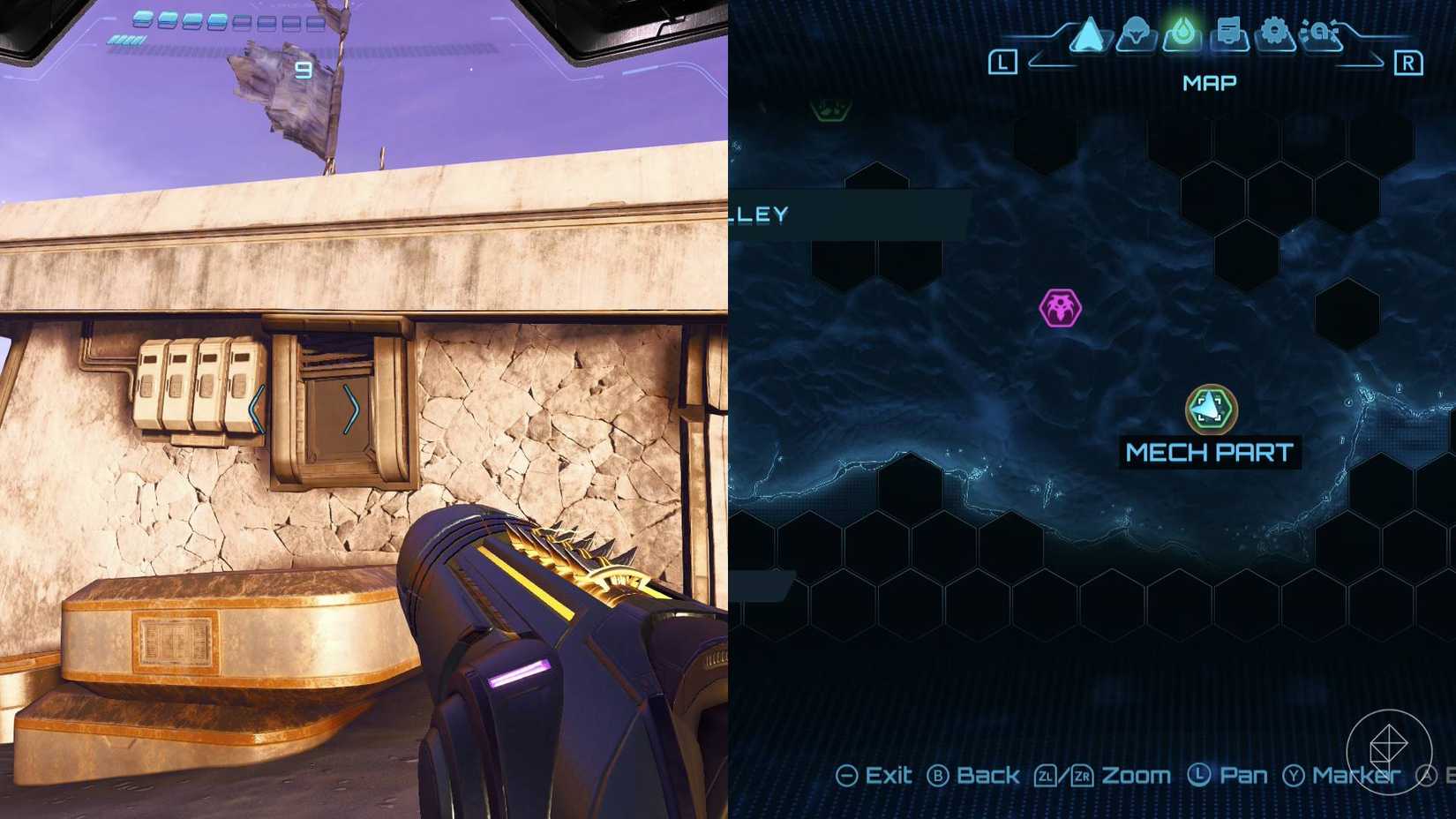Click Exit at the bottom bar
The width and height of the screenshot is (1456, 819).
pyautogui.click(x=889, y=776)
